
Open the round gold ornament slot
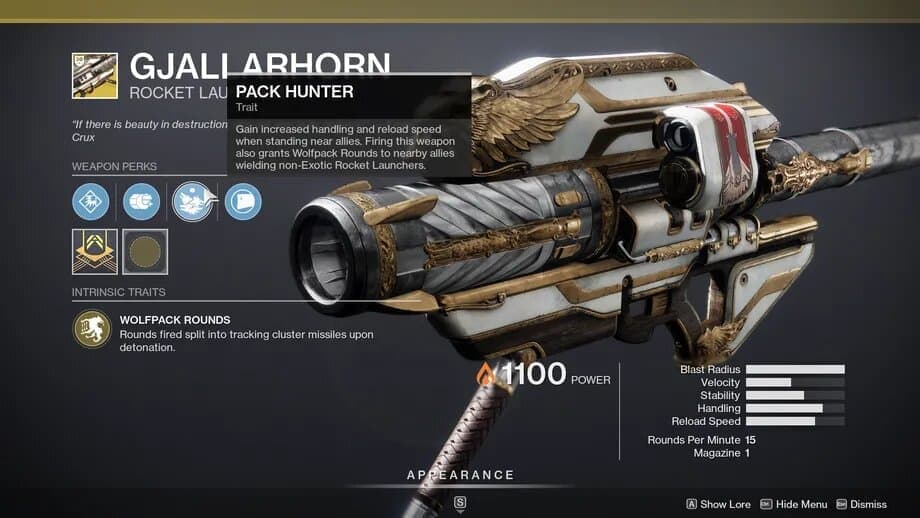(x=145, y=252)
